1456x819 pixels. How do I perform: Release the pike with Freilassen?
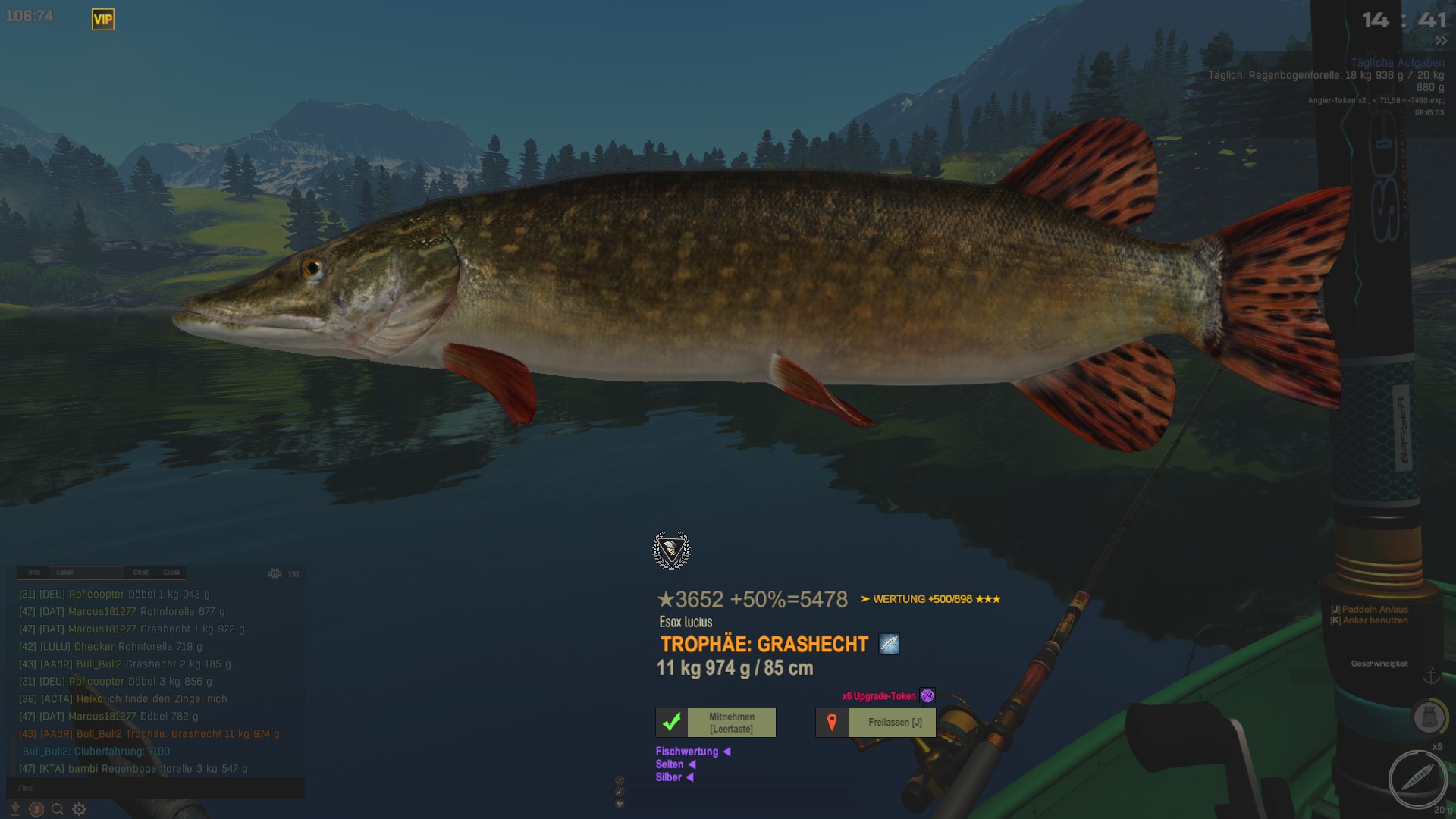pos(876,723)
